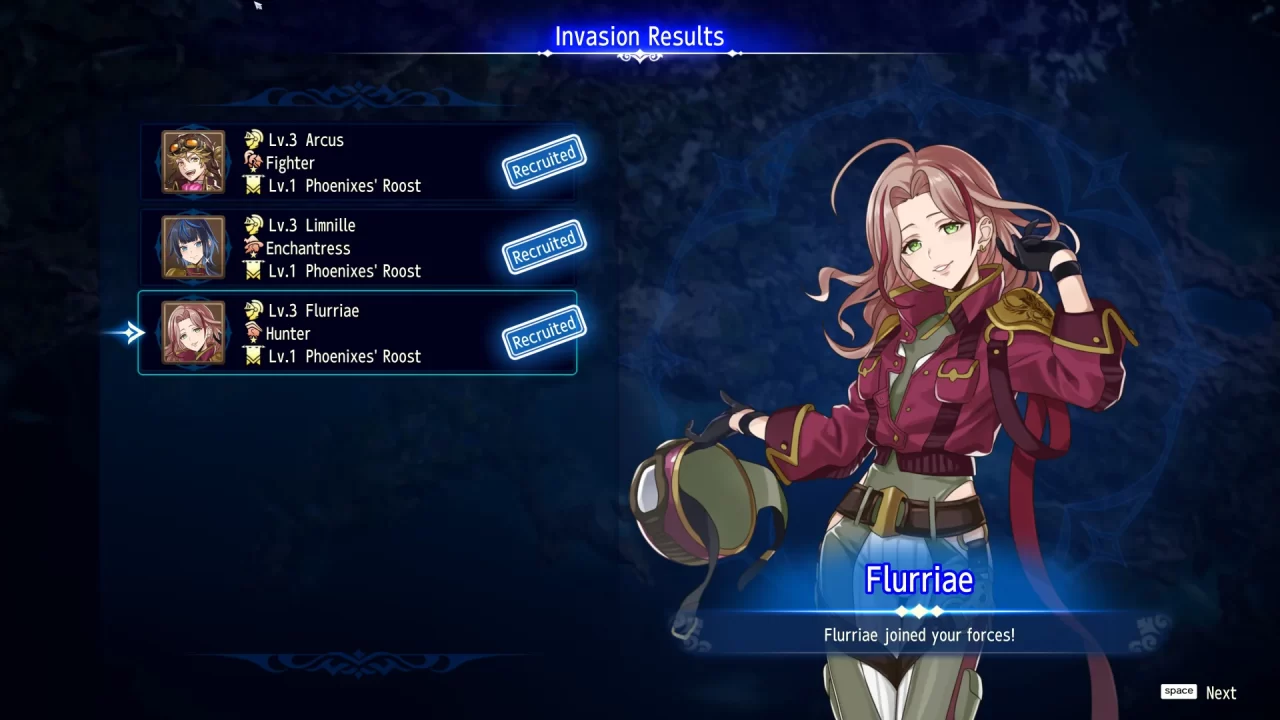Click the Fighter class icon beside Arcus
Image resolution: width=1280 pixels, height=720 pixels.
click(252, 163)
